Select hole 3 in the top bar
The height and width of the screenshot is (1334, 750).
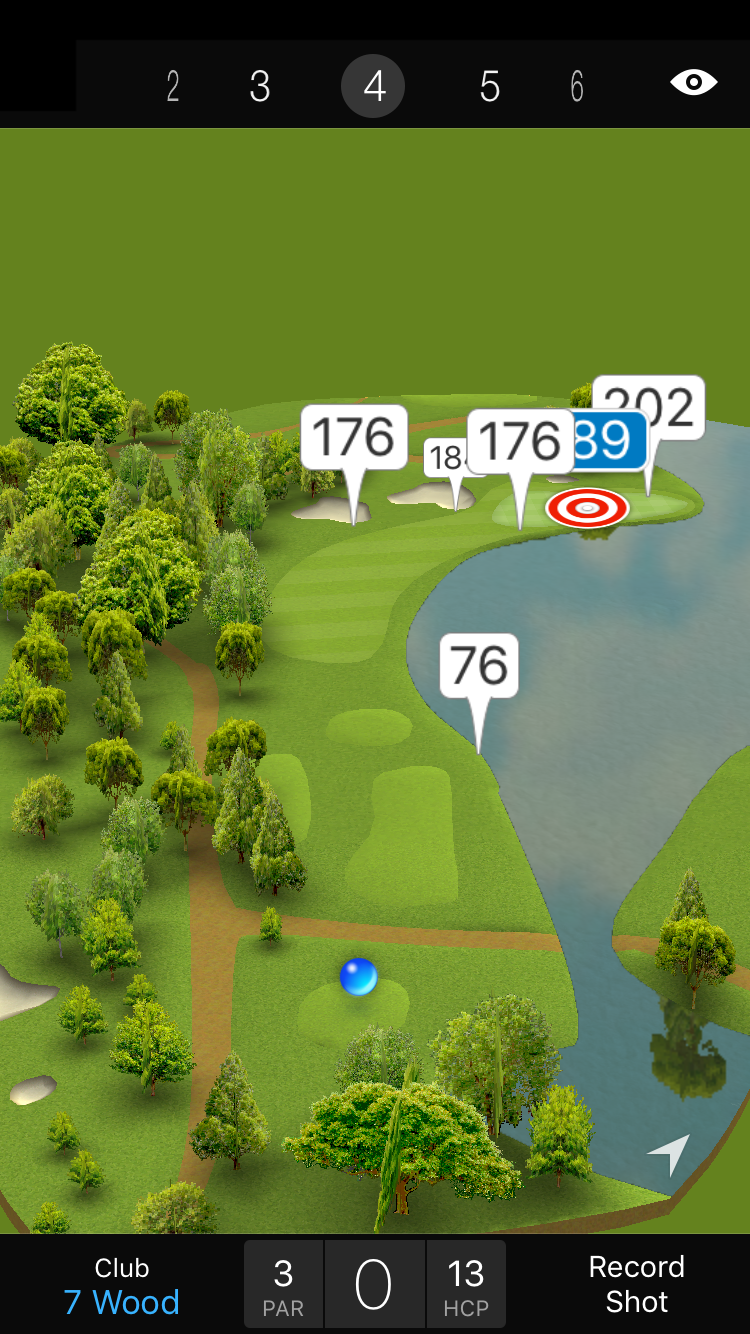pyautogui.click(x=260, y=87)
